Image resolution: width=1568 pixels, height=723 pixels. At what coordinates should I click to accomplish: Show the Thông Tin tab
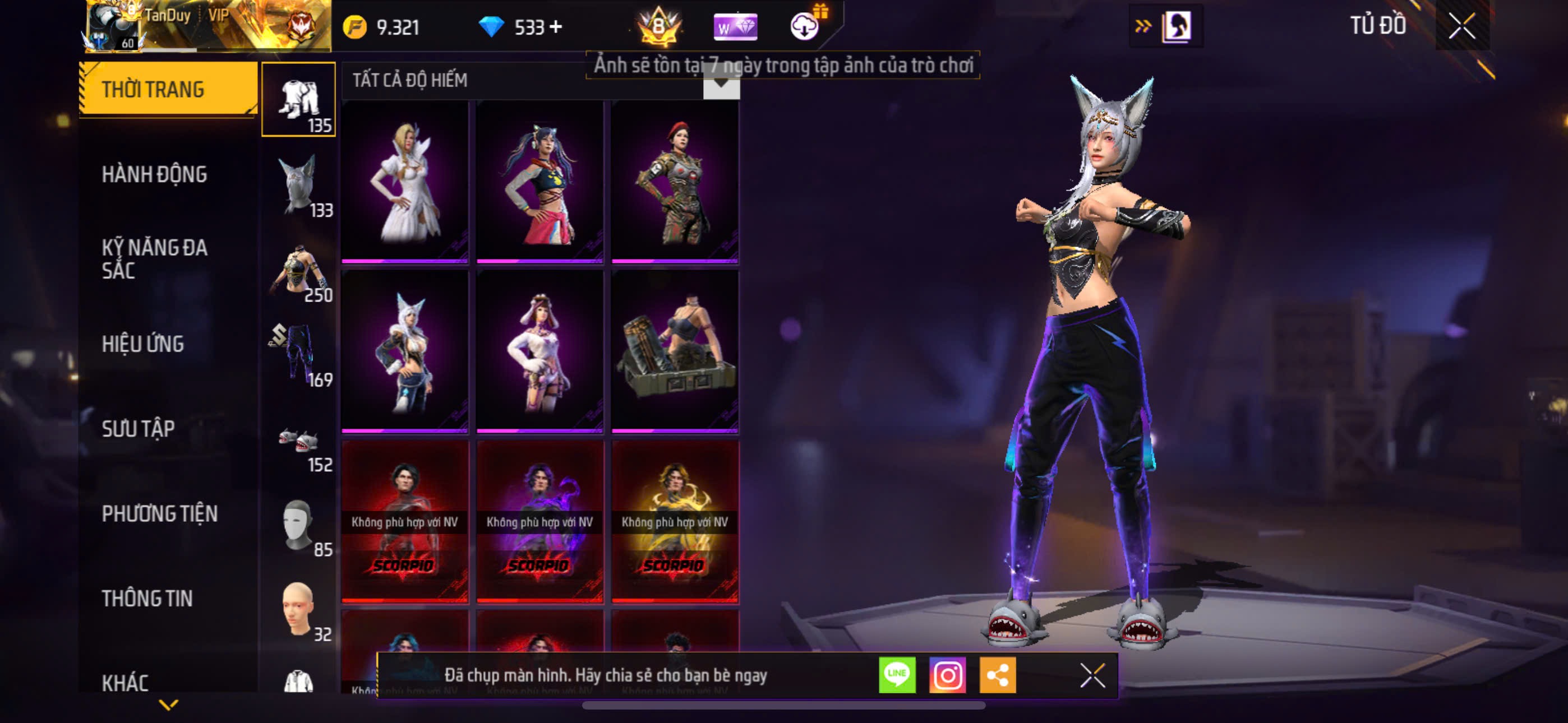click(147, 598)
